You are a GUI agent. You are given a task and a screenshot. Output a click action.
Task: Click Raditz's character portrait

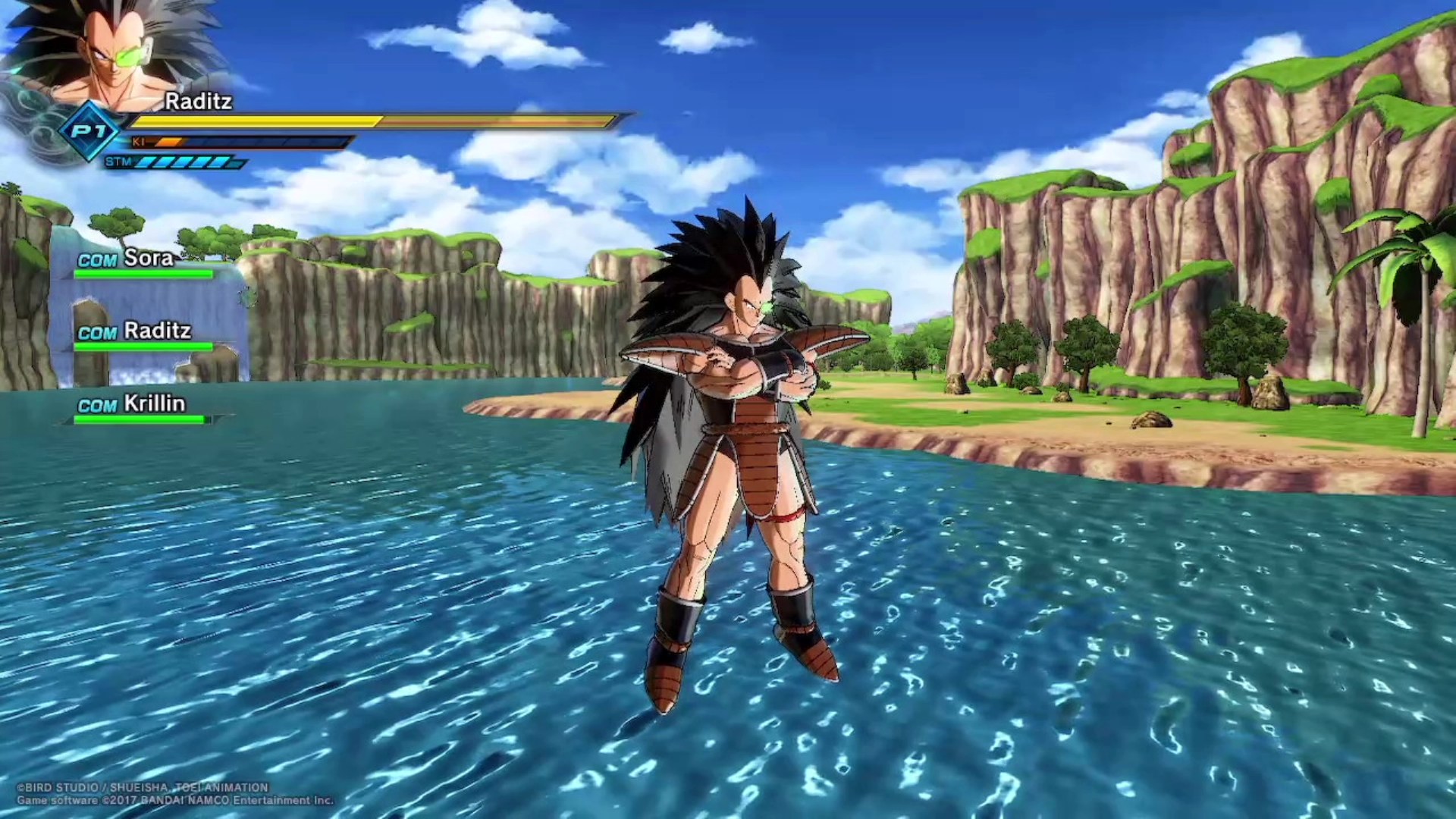point(114,53)
